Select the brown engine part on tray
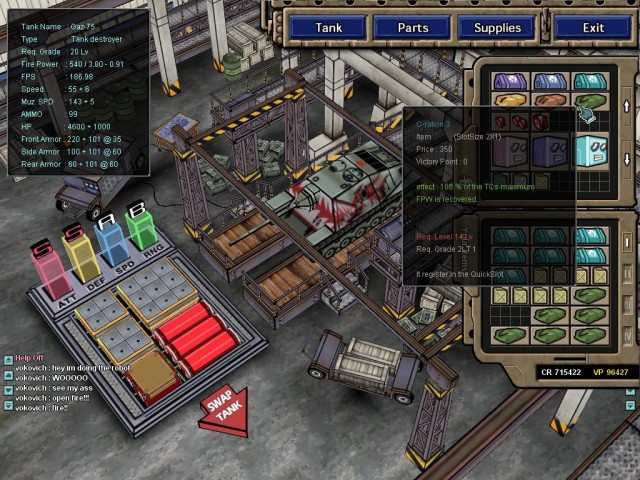640x480 pixels. (150, 371)
